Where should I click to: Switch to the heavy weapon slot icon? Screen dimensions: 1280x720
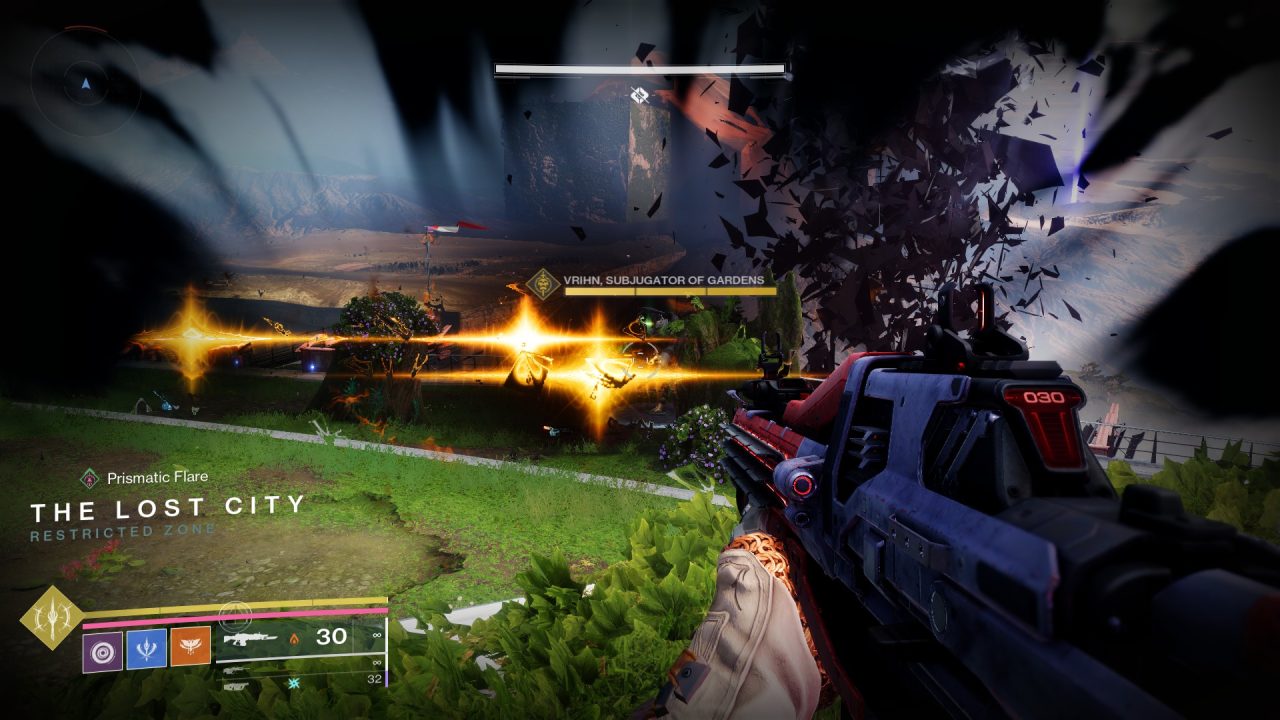[236, 684]
